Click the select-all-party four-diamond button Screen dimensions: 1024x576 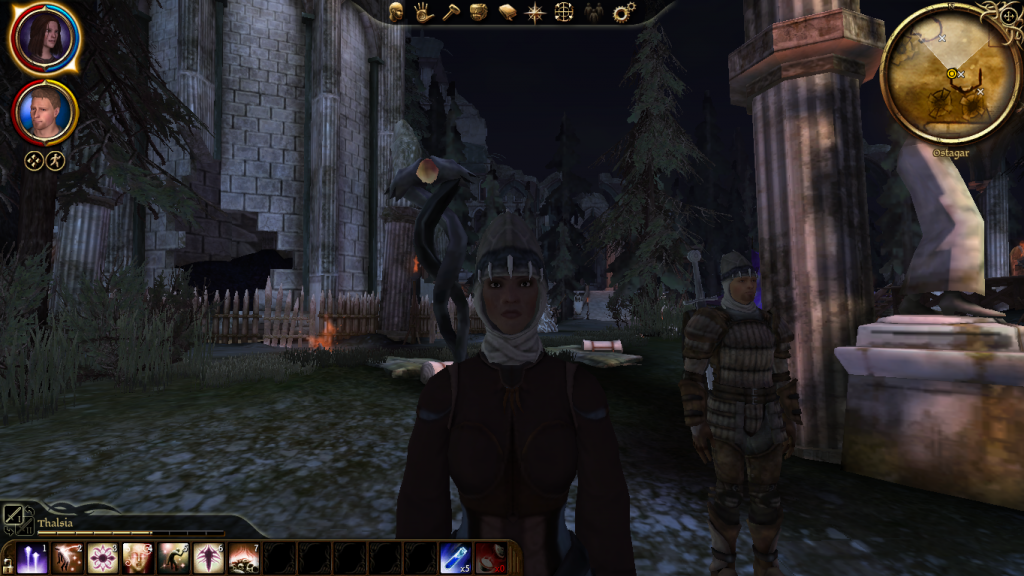click(34, 160)
